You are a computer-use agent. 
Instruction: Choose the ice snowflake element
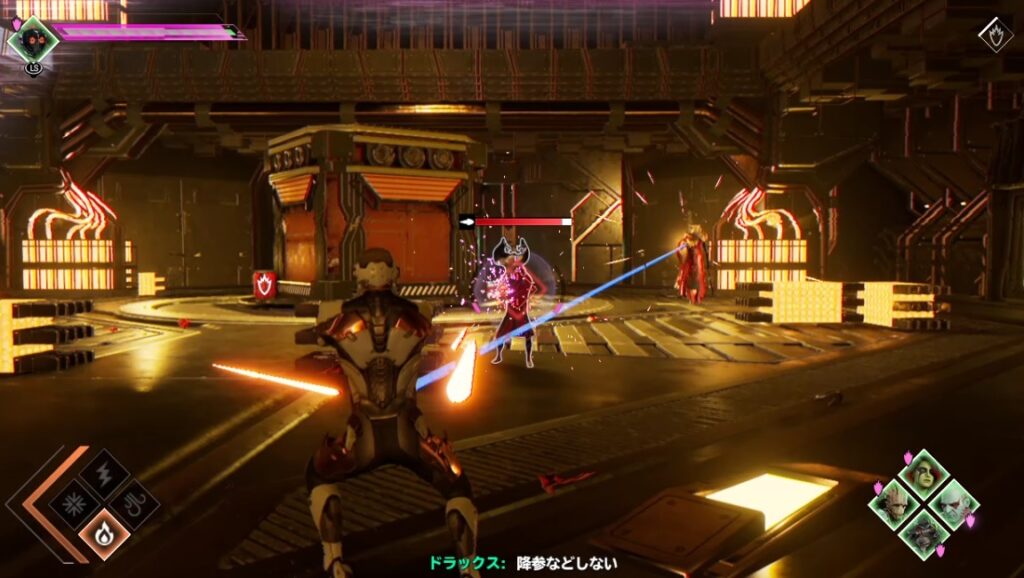coord(73,503)
